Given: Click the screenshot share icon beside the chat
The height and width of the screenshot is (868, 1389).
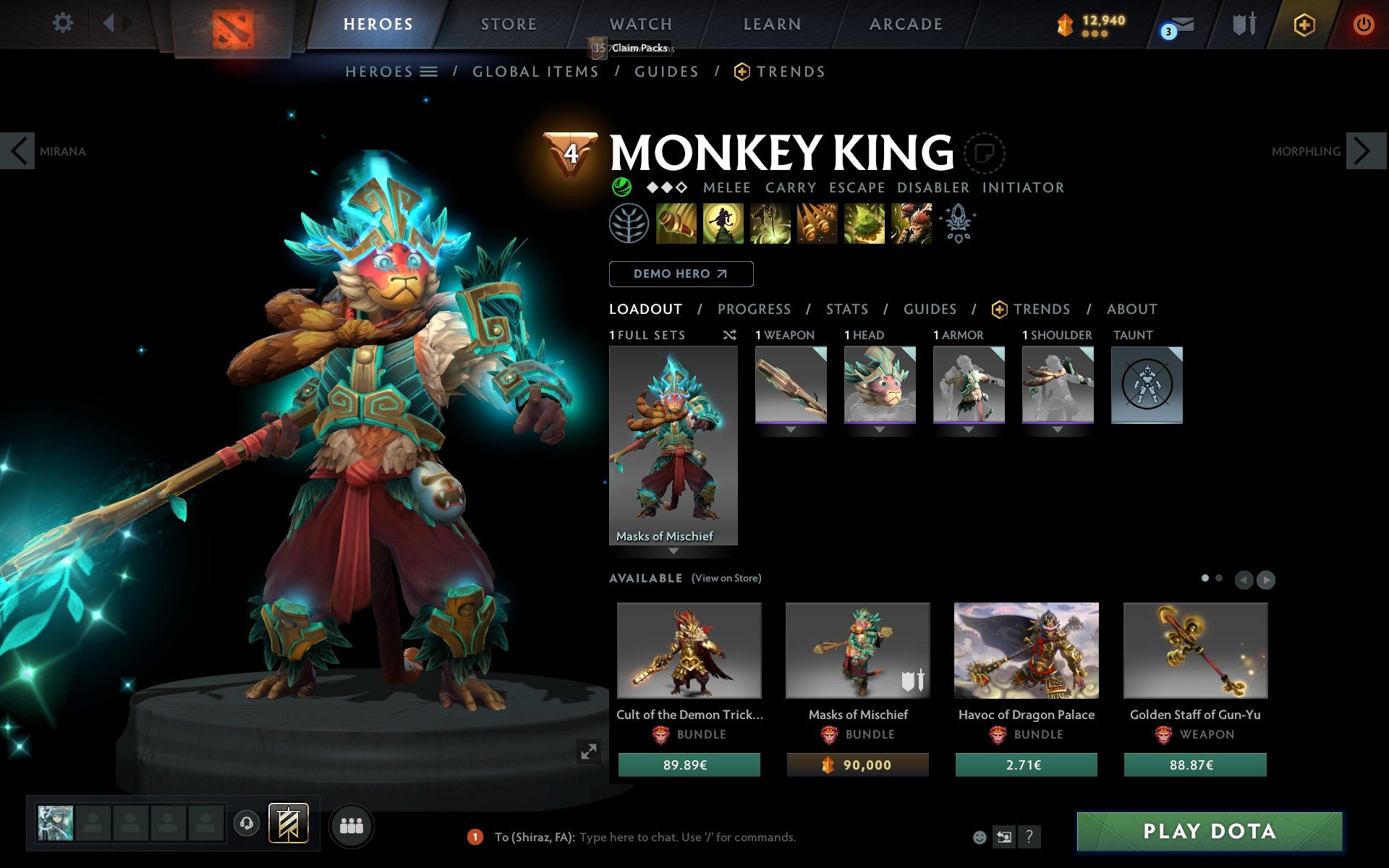Looking at the screenshot, I should click(1003, 837).
